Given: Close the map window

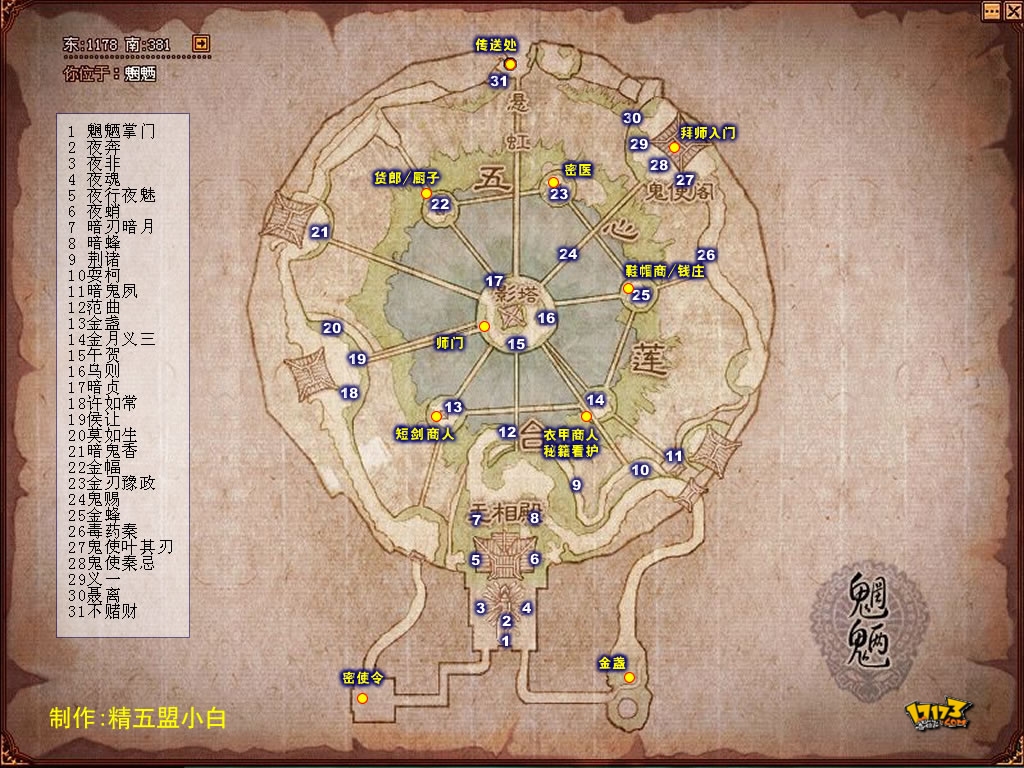Looking at the screenshot, I should click(x=1010, y=11).
